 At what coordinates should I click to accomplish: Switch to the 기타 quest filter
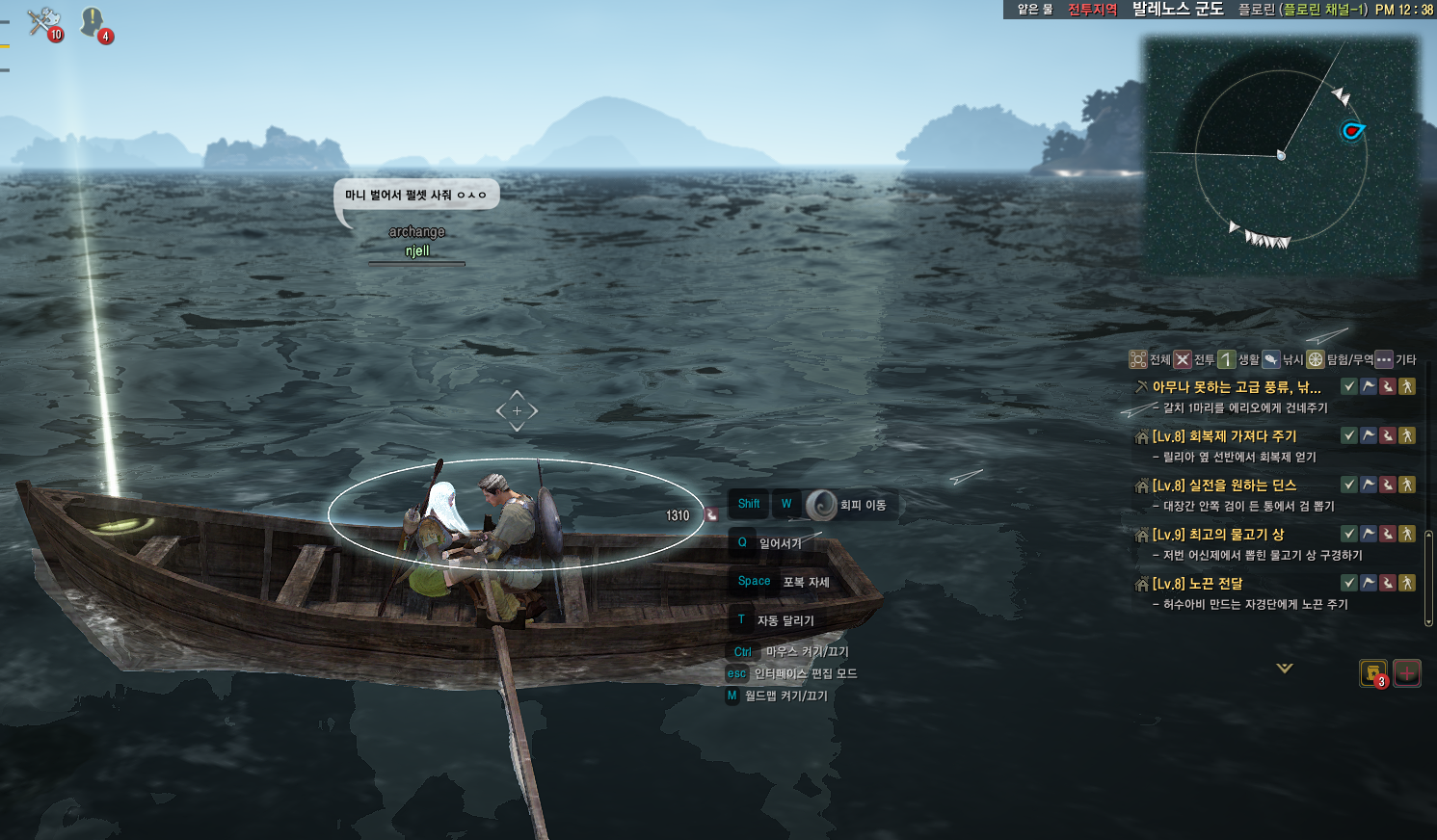click(1396, 360)
